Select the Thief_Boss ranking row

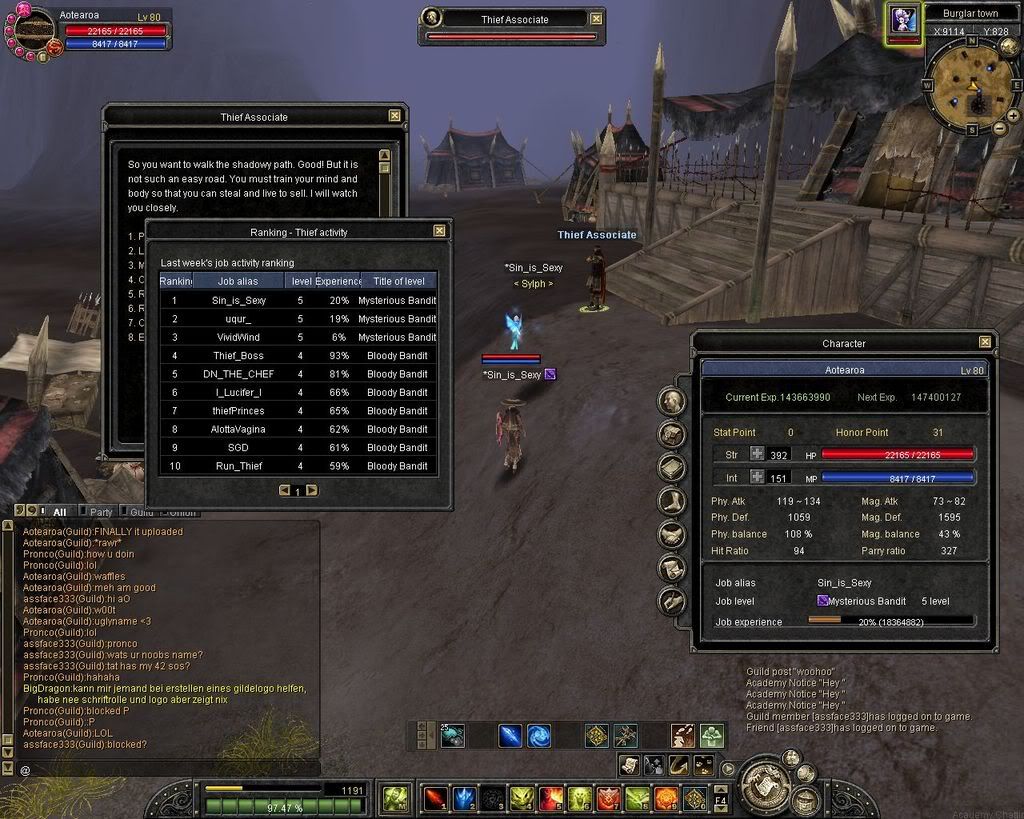(x=298, y=355)
